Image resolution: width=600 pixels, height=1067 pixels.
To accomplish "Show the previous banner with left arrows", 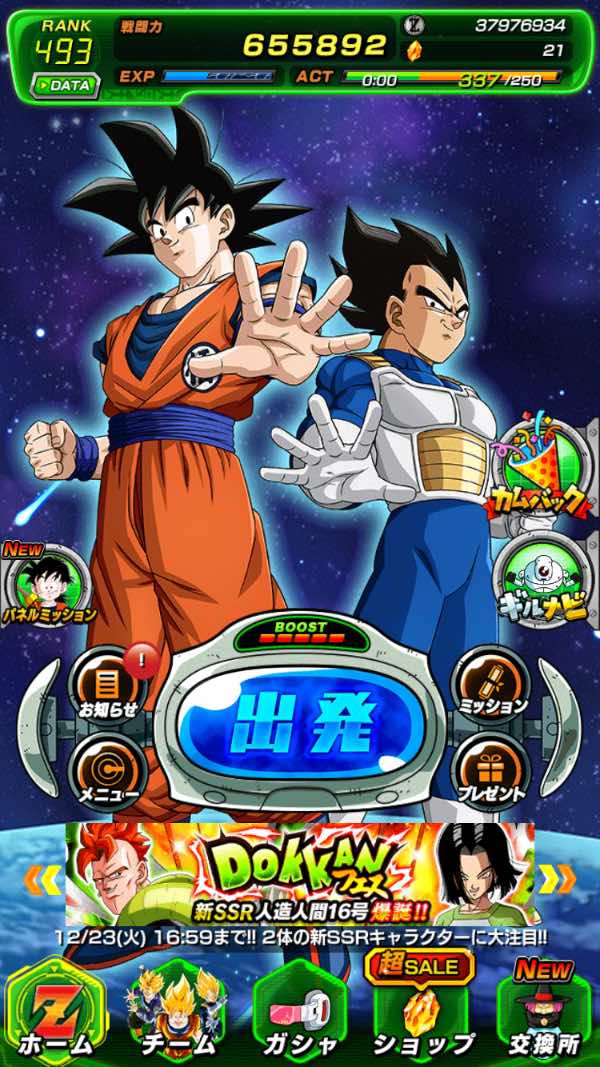I will click(x=42, y=879).
